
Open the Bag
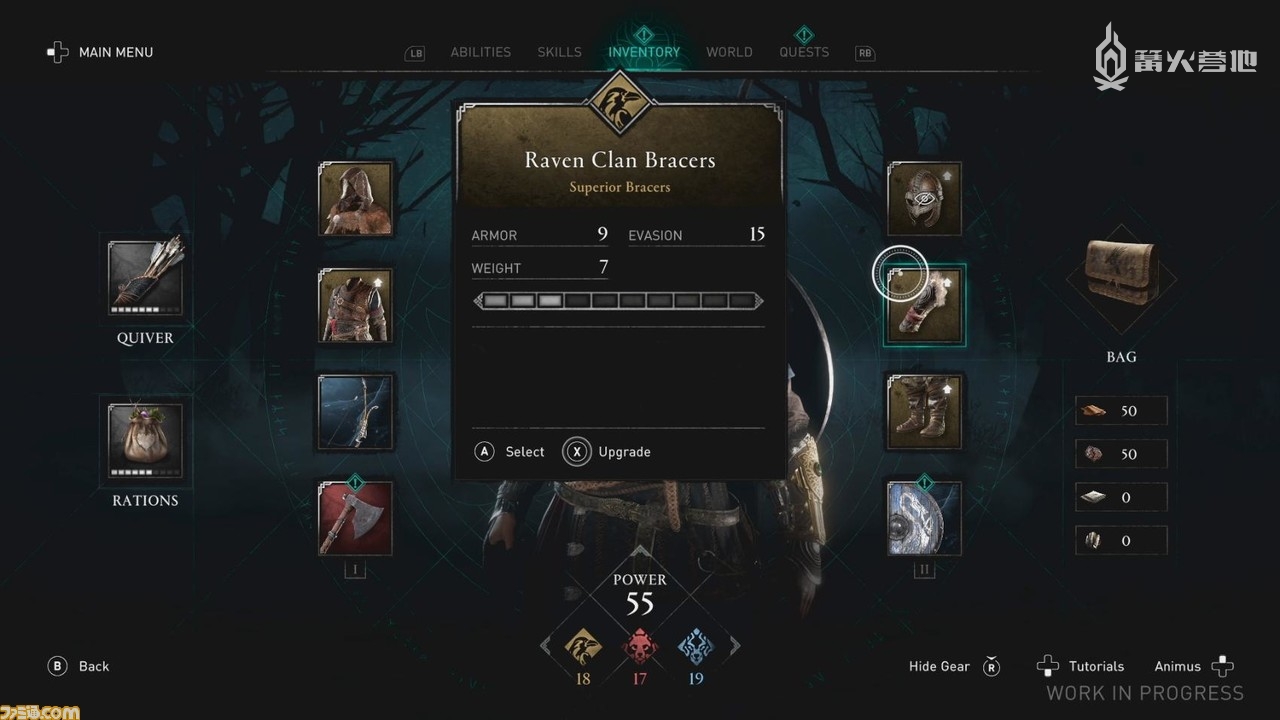coord(1121,281)
